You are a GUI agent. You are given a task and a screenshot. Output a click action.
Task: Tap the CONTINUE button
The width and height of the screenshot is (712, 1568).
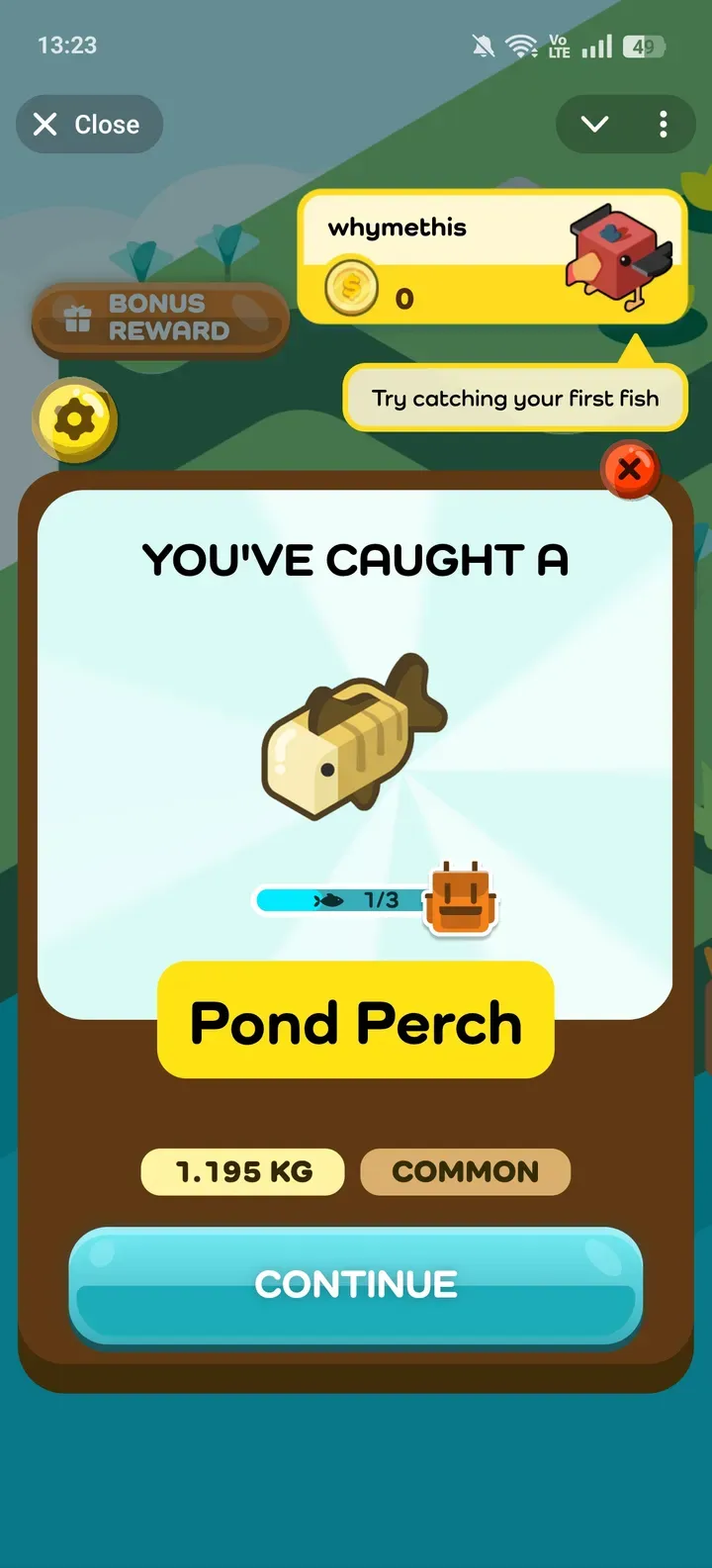pyautogui.click(x=356, y=1285)
